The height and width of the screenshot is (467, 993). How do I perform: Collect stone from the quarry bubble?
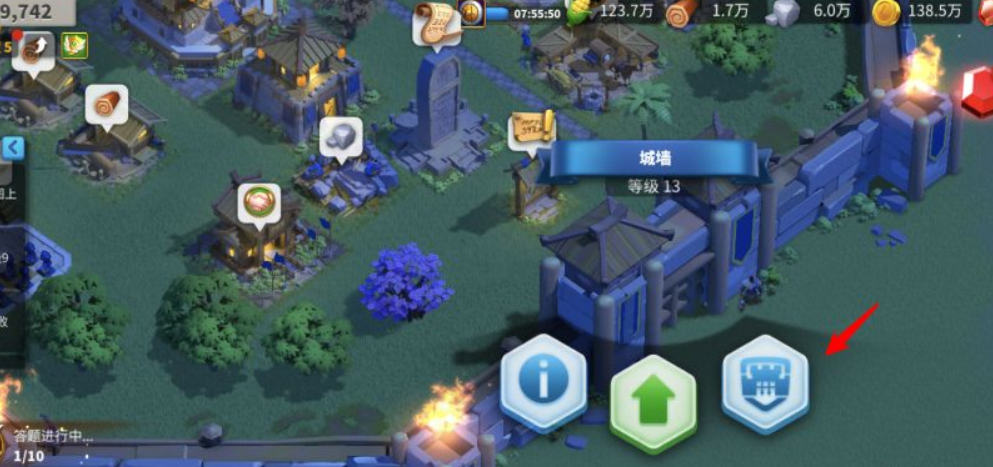[x=341, y=138]
